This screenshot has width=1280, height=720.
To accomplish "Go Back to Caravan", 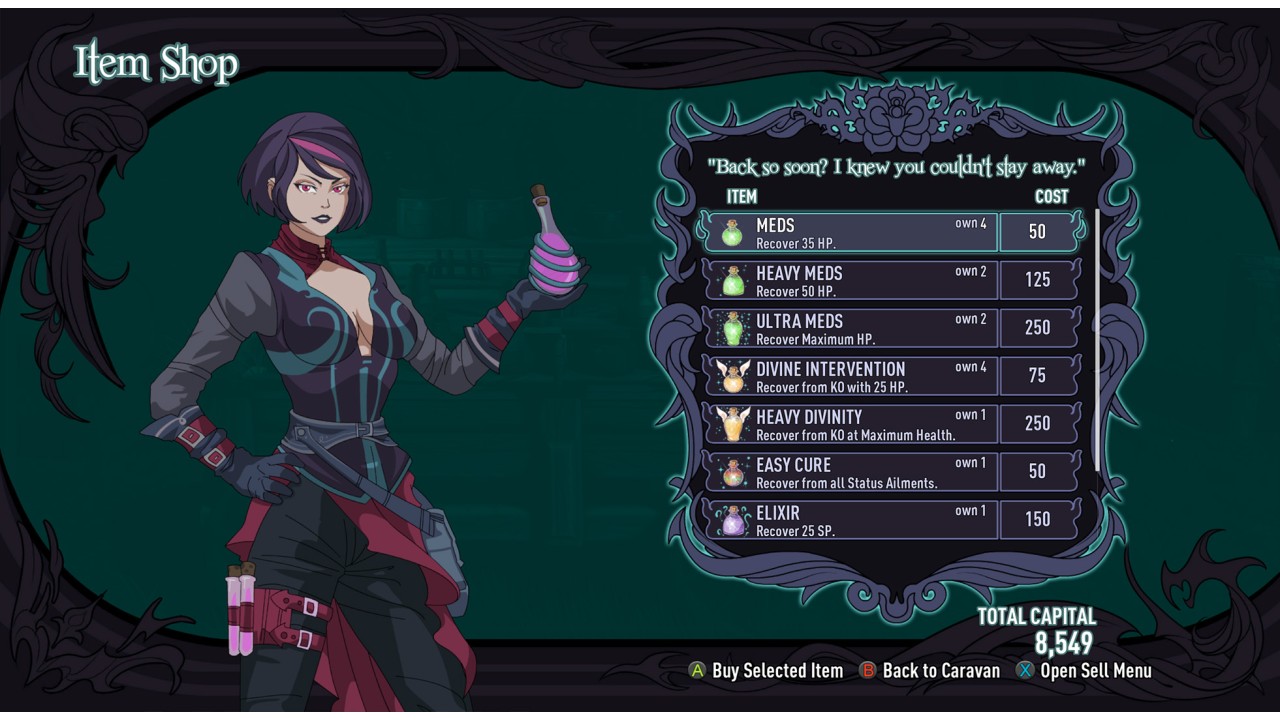I will 930,671.
